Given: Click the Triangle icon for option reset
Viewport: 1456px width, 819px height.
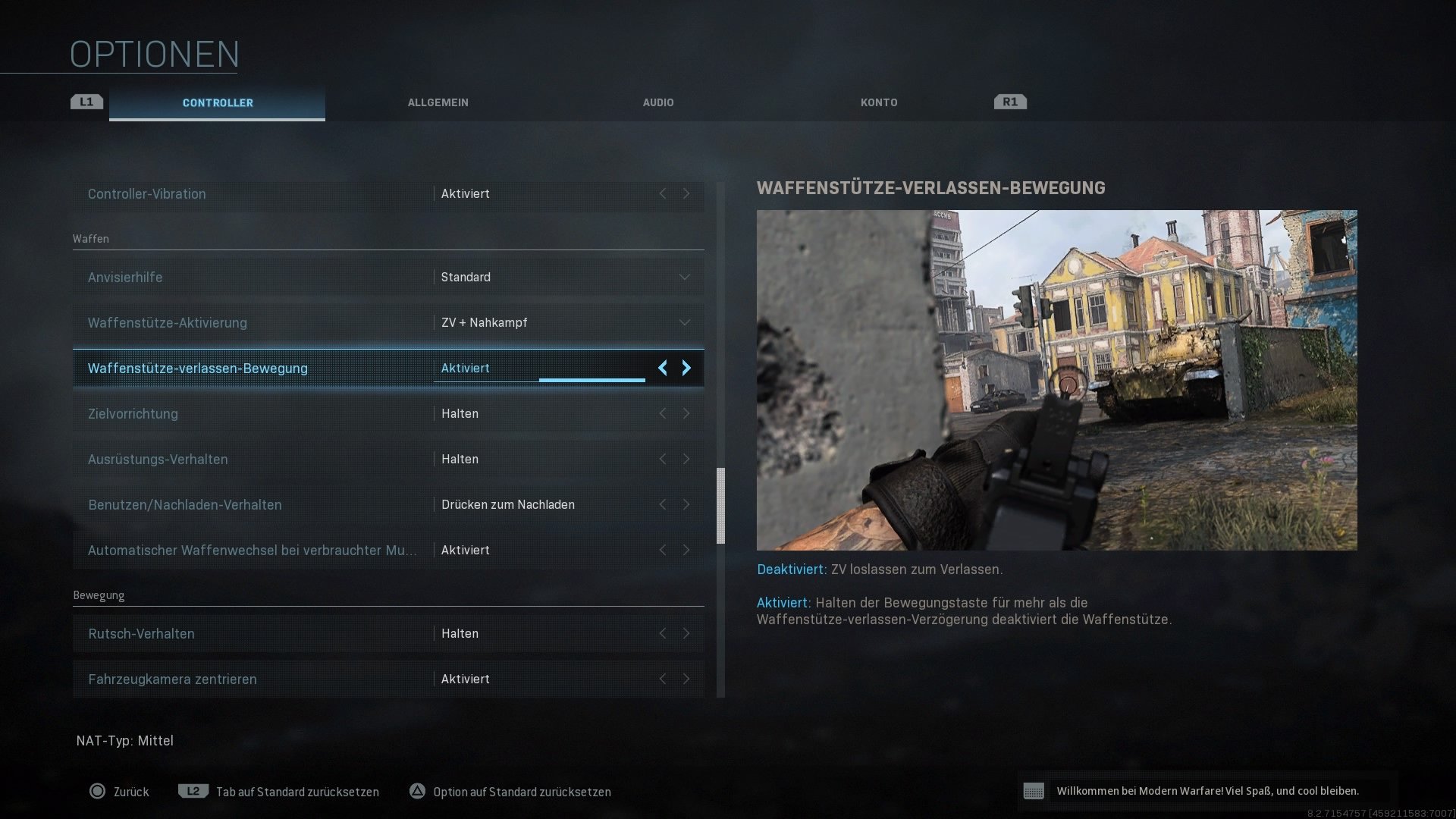Looking at the screenshot, I should pos(417,791).
